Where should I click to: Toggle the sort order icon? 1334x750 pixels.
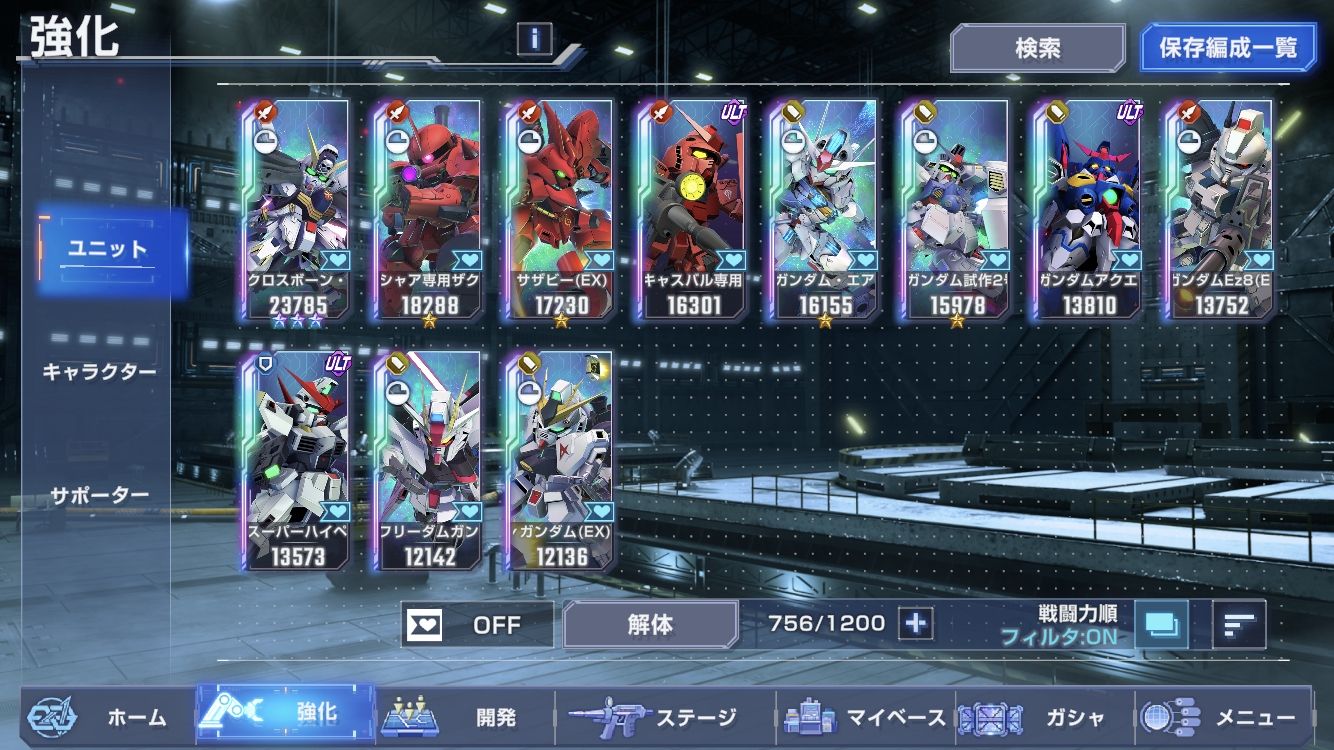1239,624
